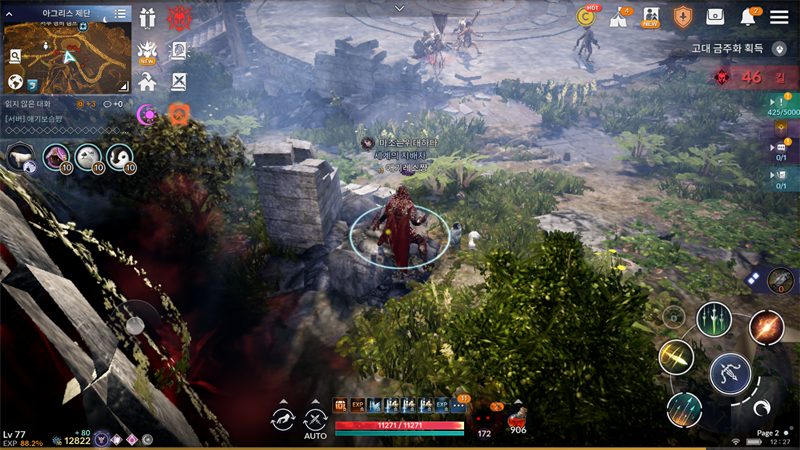Expand the buff icons ellipsis button
This screenshot has width=800, height=450.
coord(458,405)
